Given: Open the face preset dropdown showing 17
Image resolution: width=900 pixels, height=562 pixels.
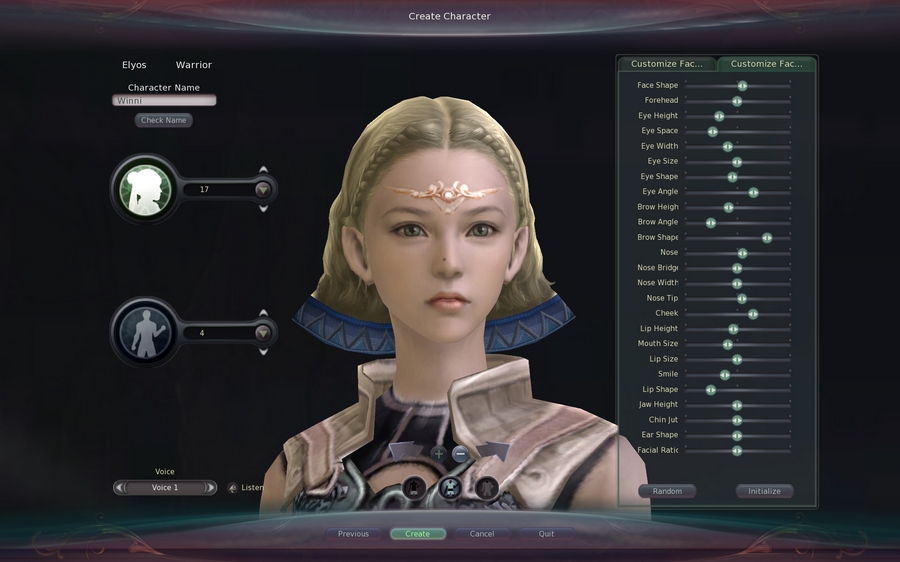Looking at the screenshot, I should pos(263,189).
